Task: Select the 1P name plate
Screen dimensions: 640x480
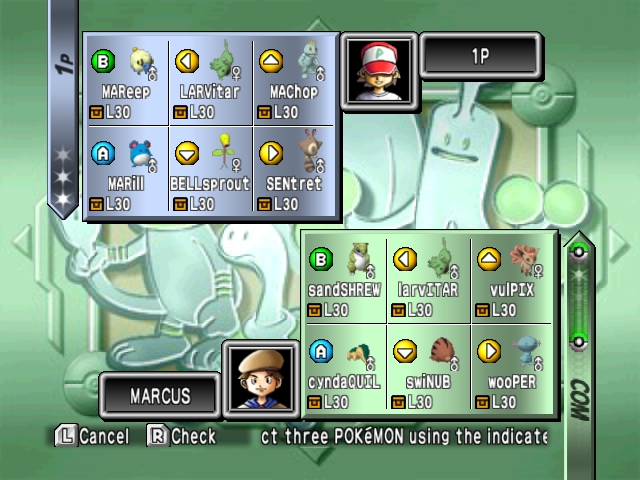Action: (480, 56)
